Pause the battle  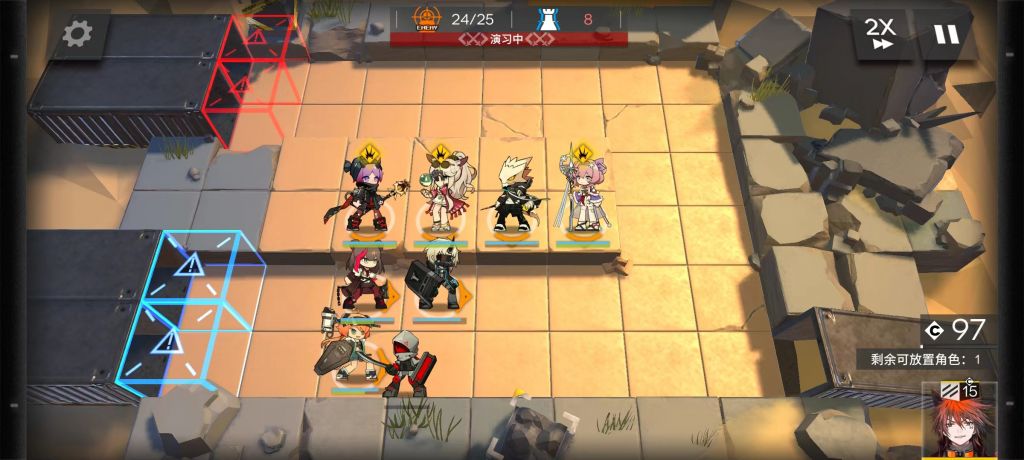tap(945, 34)
